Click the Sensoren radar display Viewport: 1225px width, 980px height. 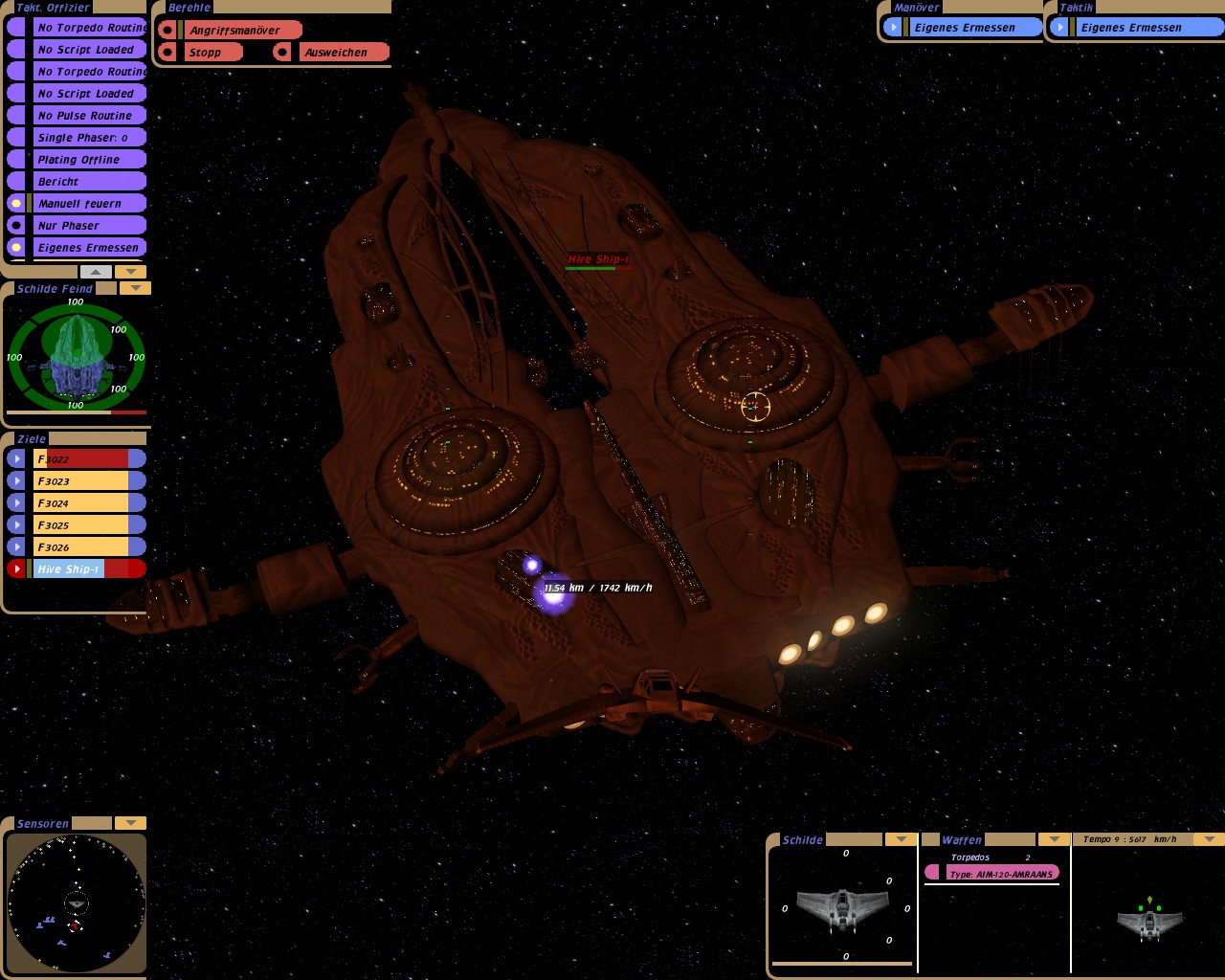[x=76, y=902]
